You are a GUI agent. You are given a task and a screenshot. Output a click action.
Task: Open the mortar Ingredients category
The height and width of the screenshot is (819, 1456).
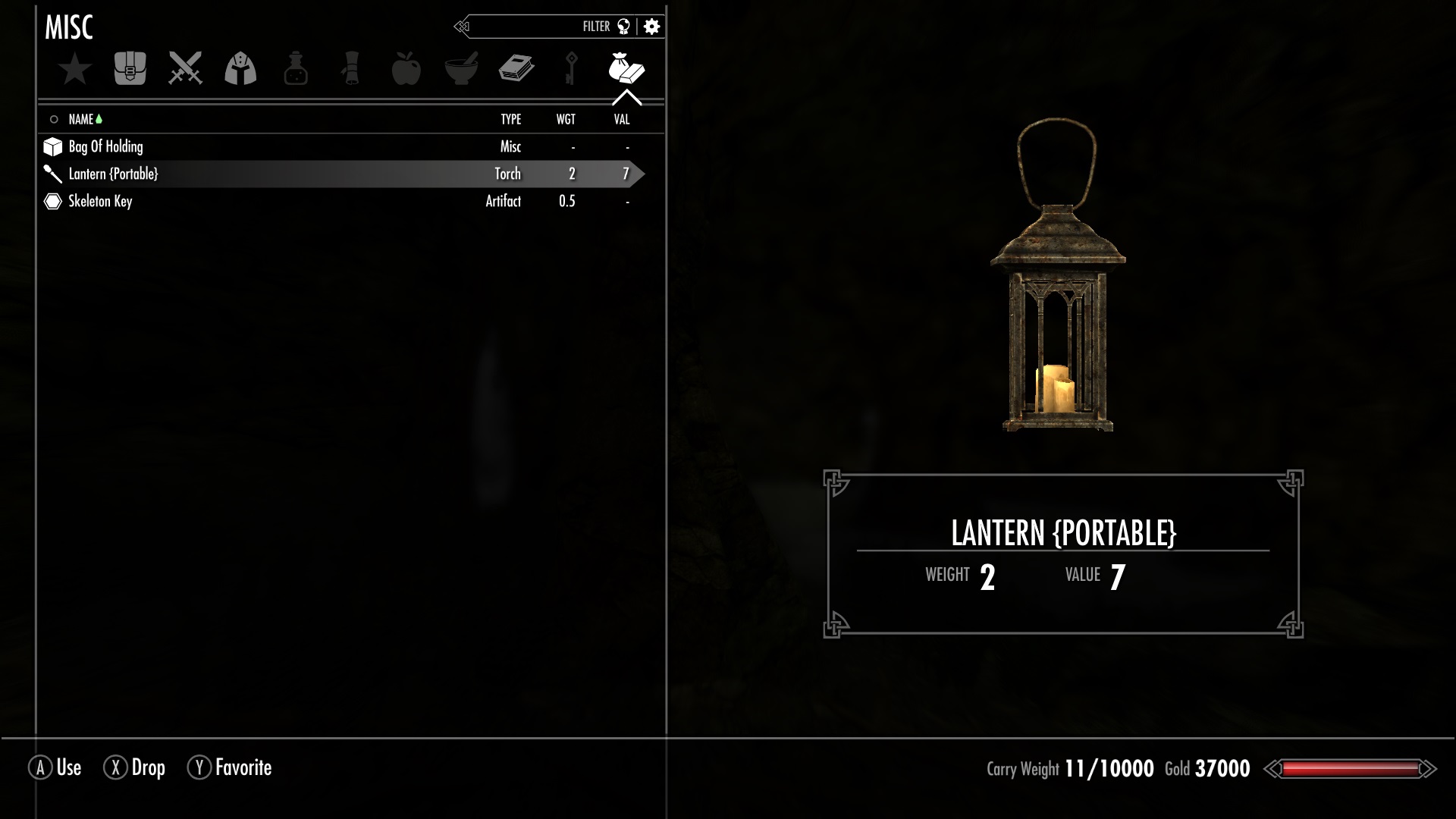(x=461, y=69)
